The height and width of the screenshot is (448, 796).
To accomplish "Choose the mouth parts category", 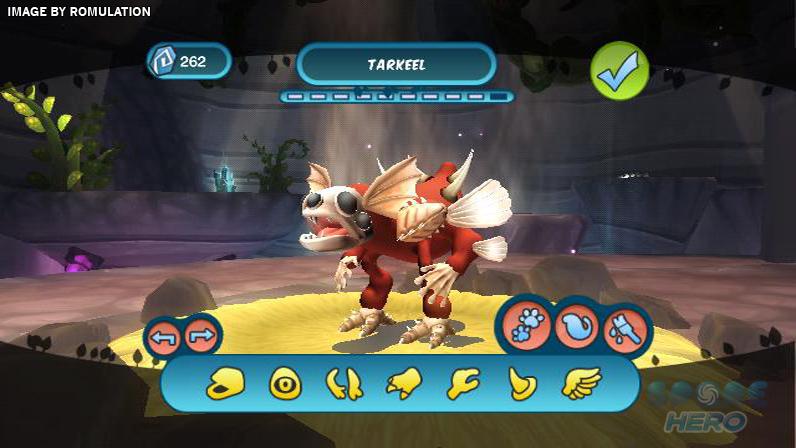I will click(x=225, y=383).
